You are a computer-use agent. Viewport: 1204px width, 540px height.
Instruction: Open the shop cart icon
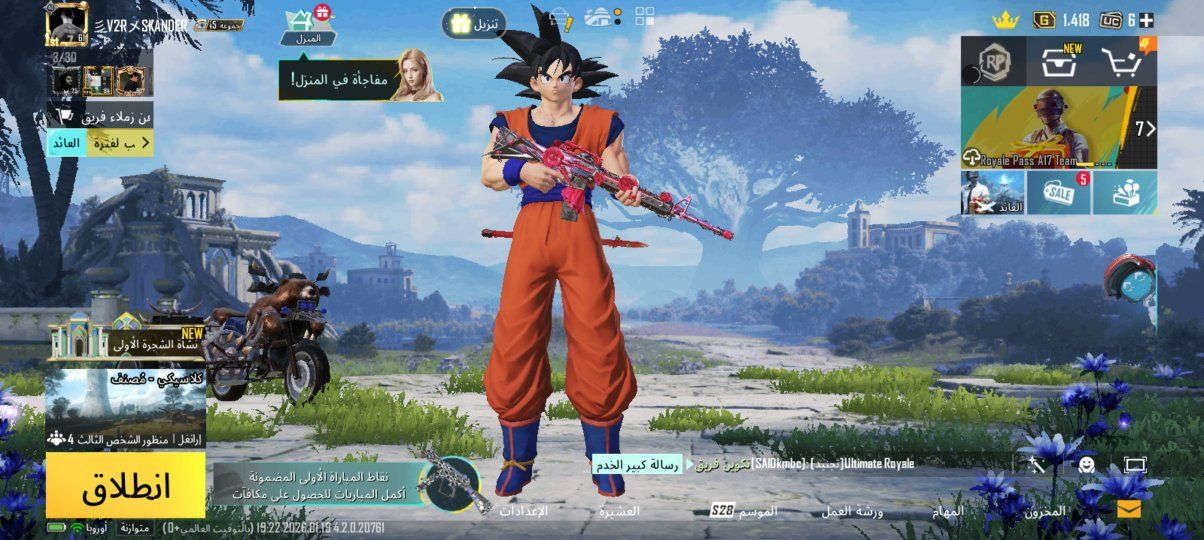pyautogui.click(x=1125, y=62)
